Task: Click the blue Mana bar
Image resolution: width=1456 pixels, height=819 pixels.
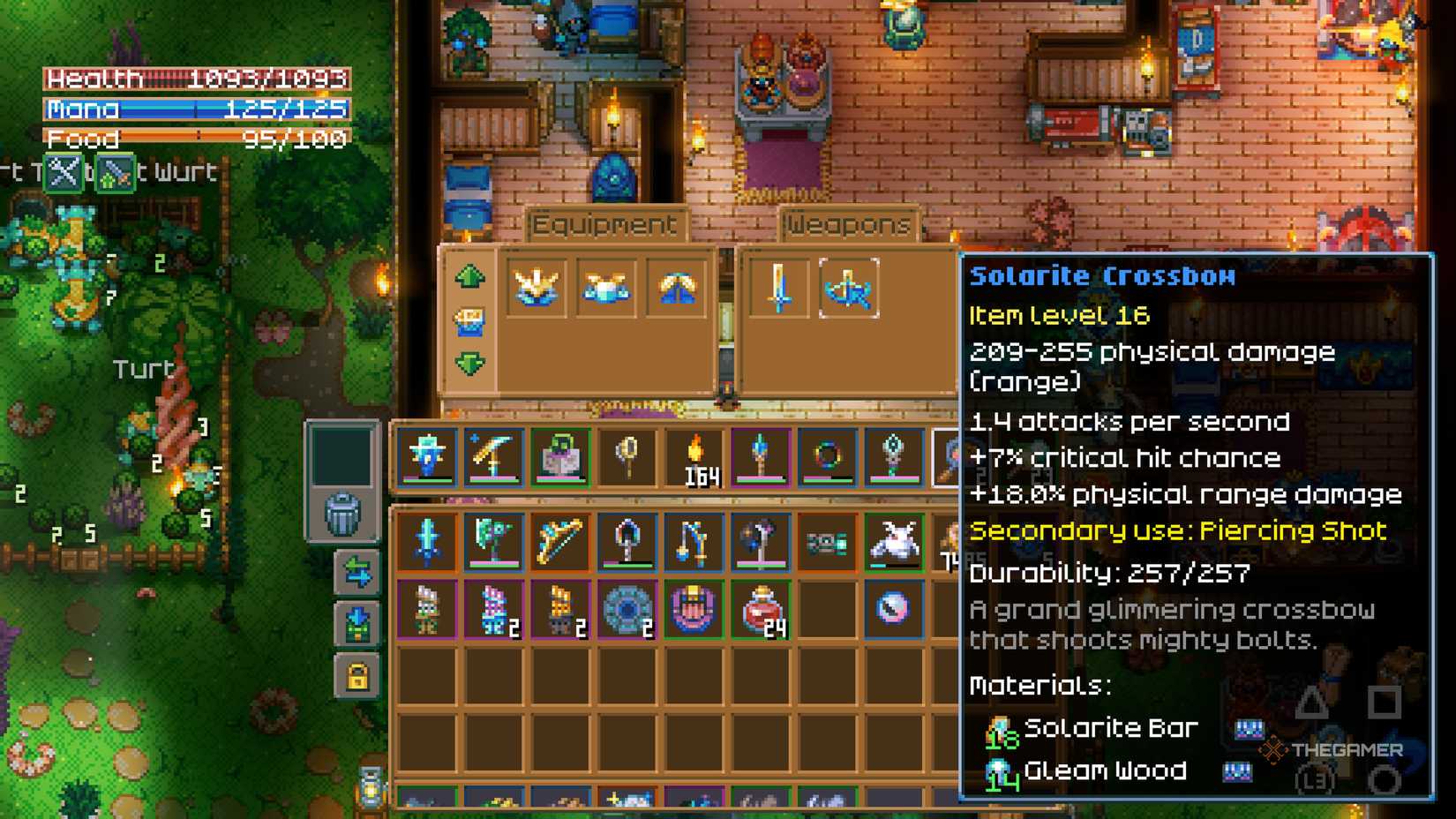Action: [194, 109]
